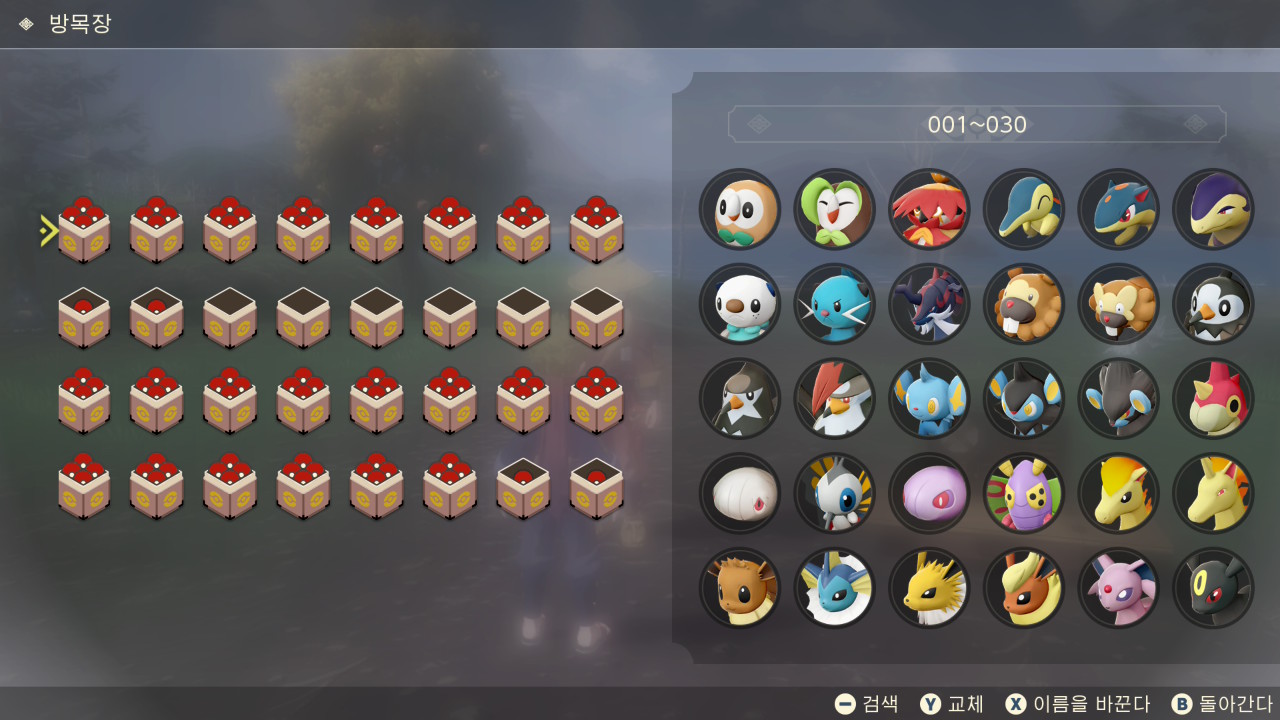Click the Flareon portrait

coord(1024,588)
